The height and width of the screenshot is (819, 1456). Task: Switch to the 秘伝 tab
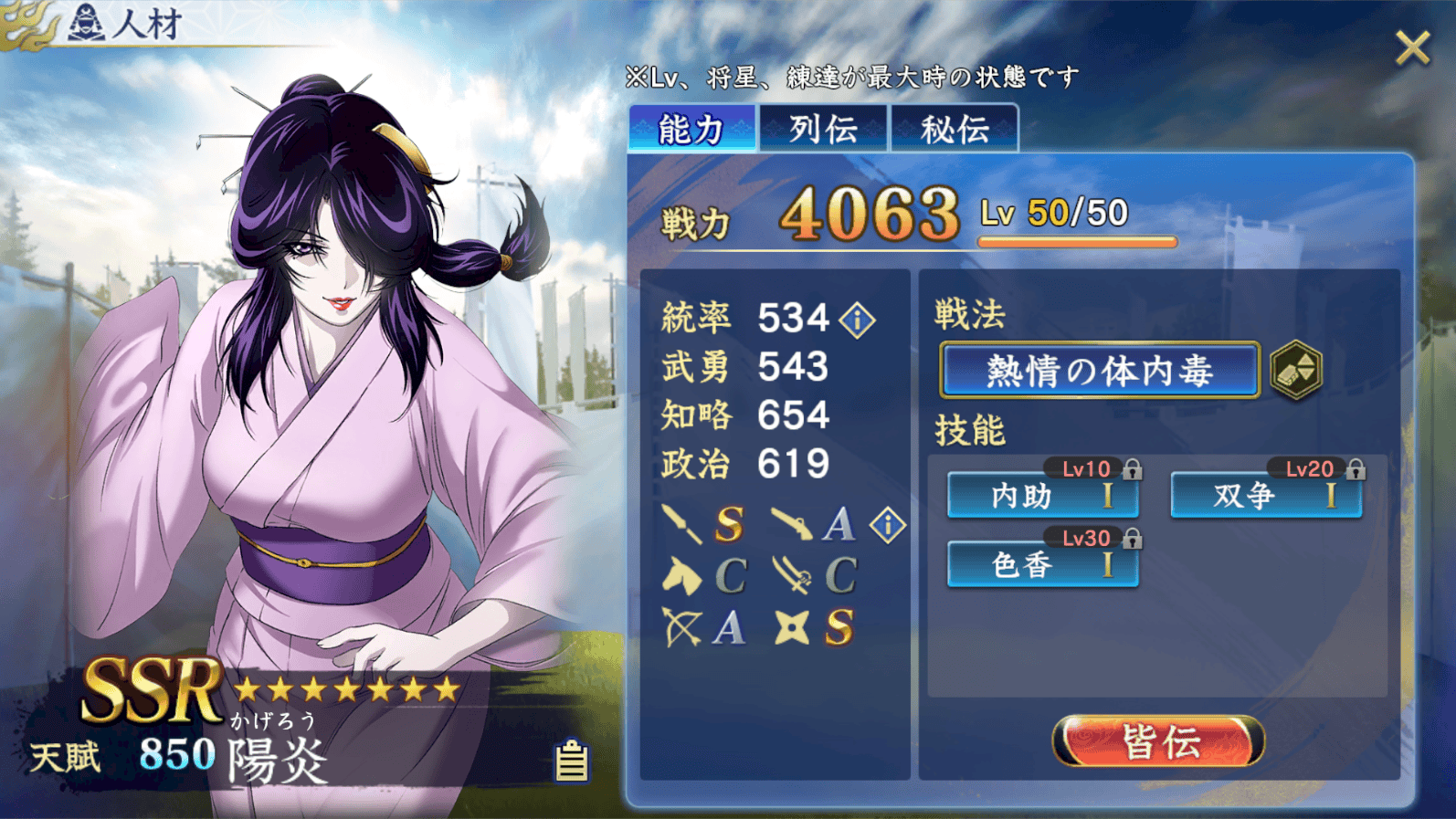pos(955,129)
